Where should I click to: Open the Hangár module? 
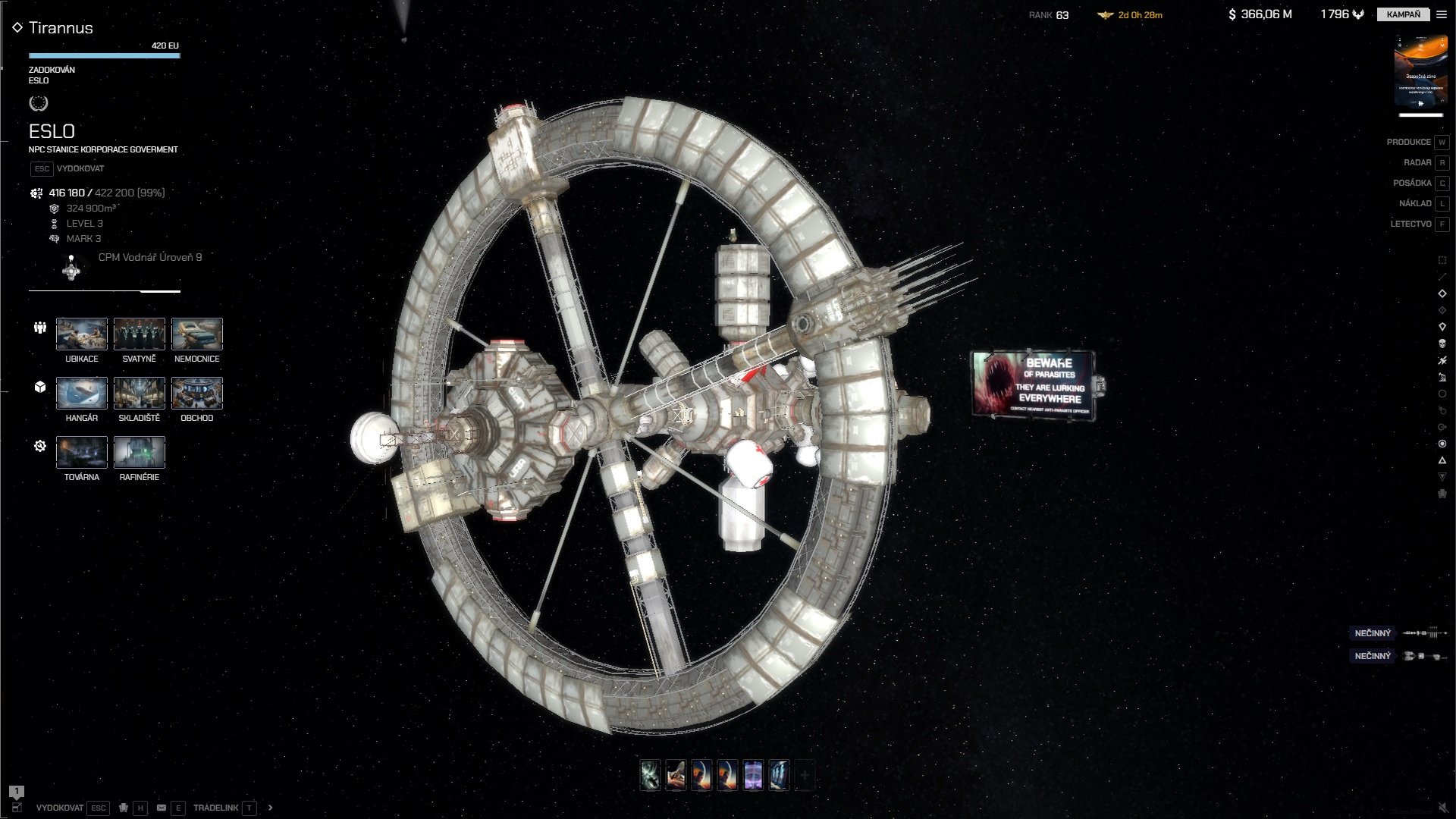tap(82, 393)
